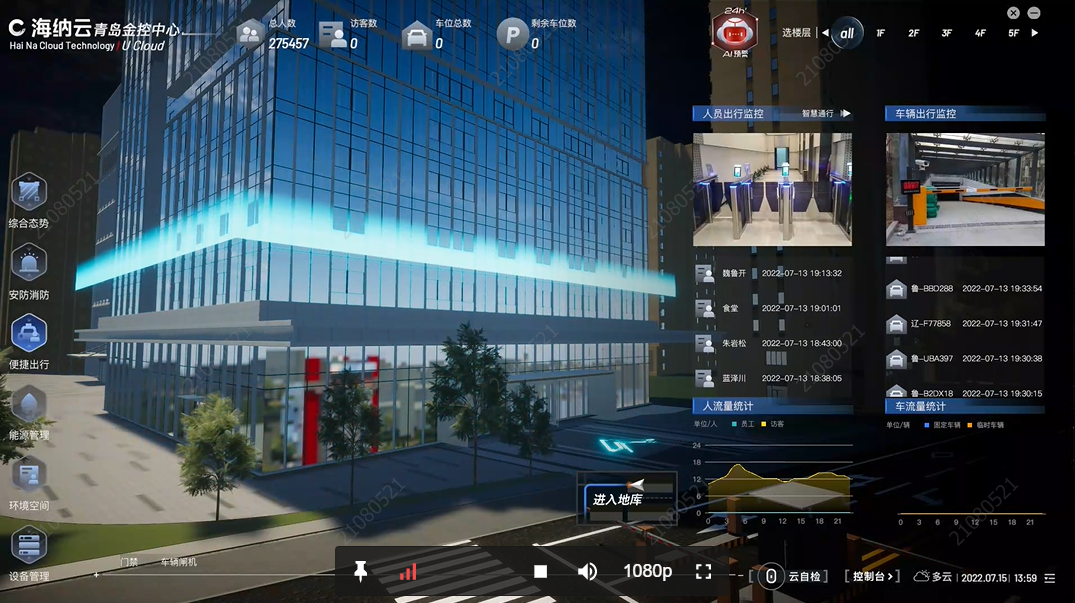Choose floor 5F in the floor selector

[x=1013, y=34]
